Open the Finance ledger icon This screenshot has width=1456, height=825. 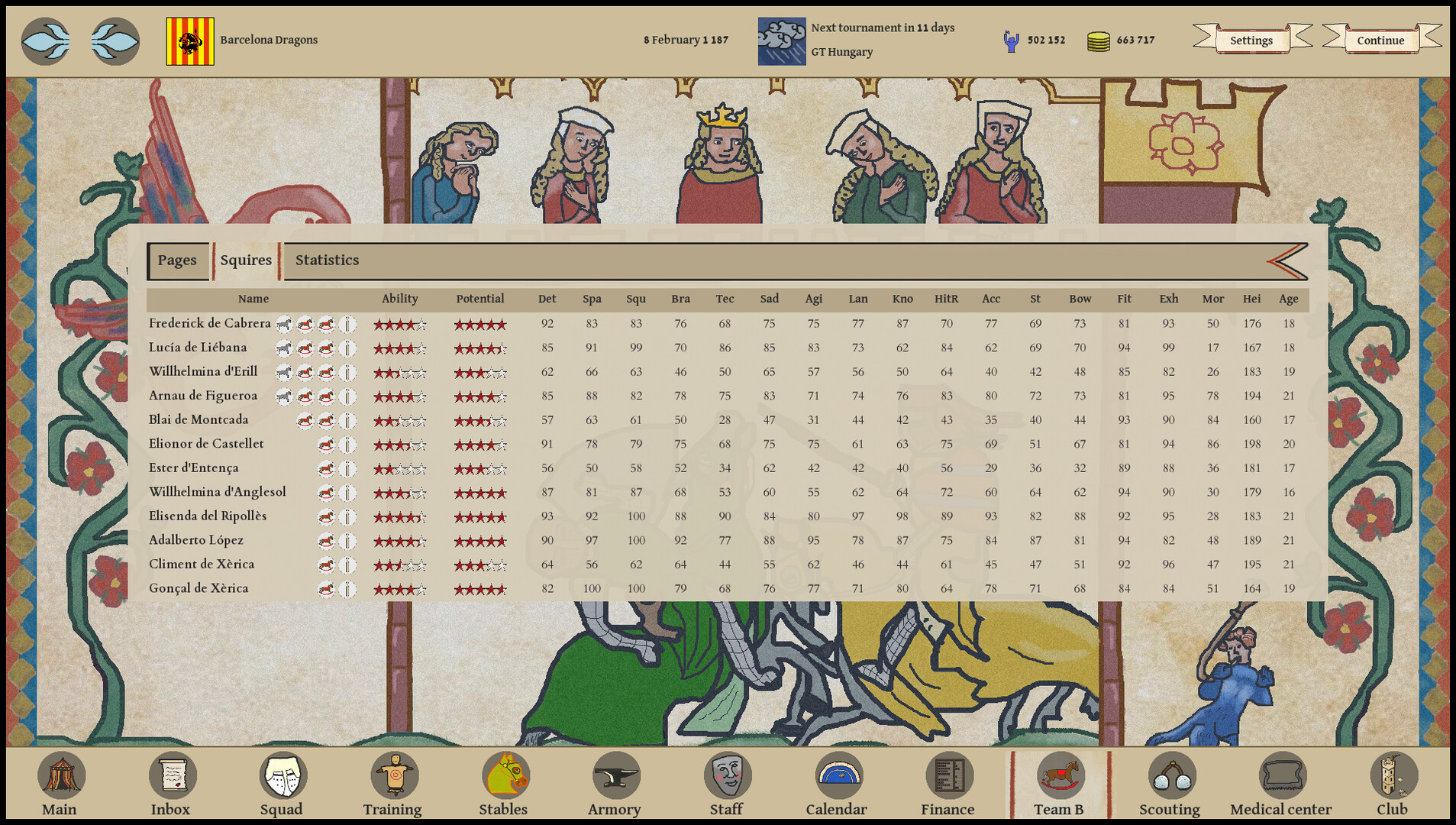click(948, 775)
